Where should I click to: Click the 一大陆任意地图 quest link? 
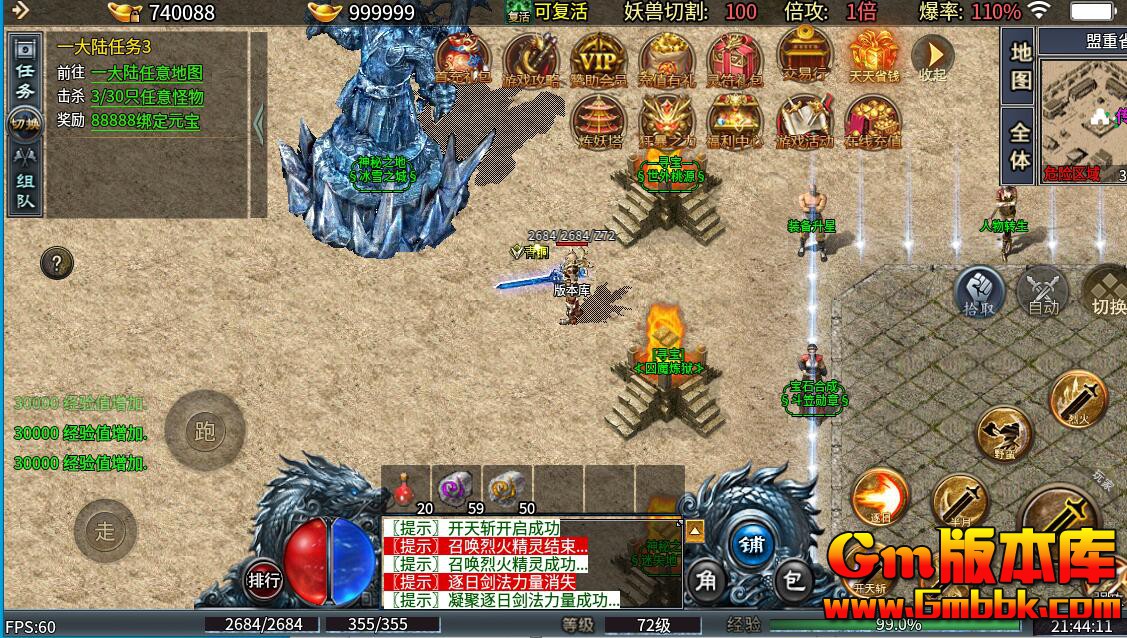click(146, 73)
